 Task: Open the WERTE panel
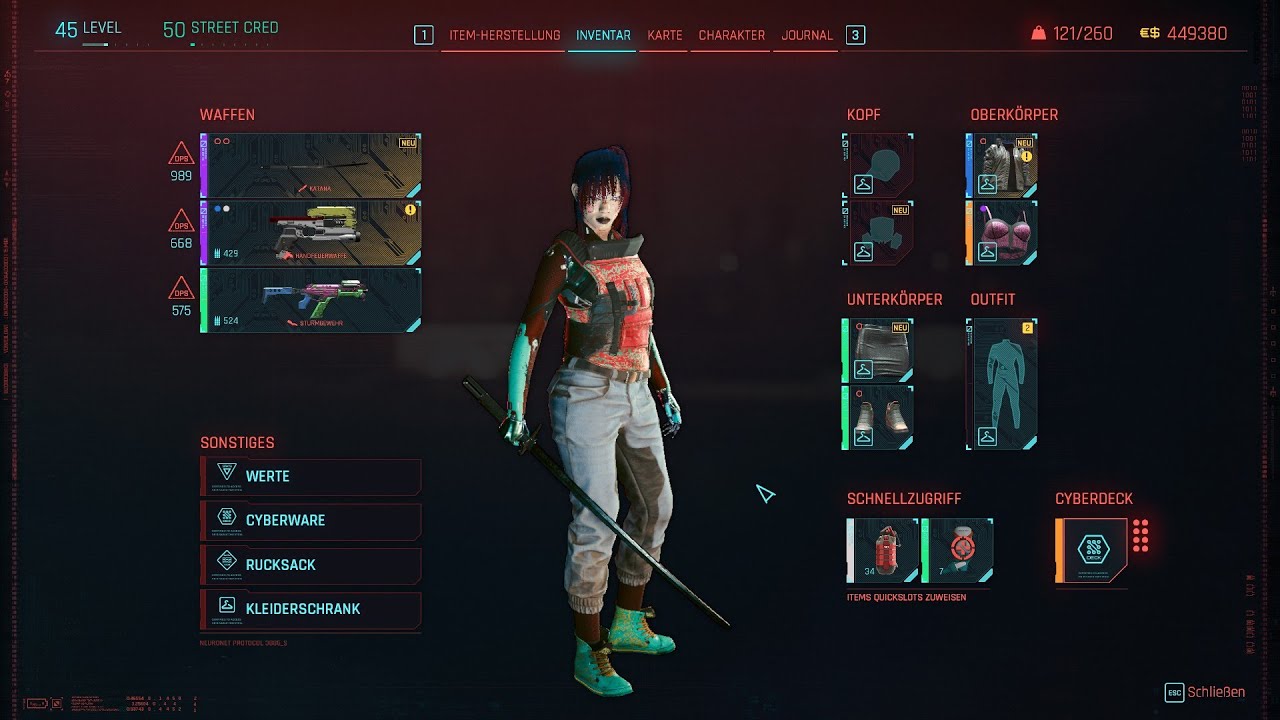point(310,477)
